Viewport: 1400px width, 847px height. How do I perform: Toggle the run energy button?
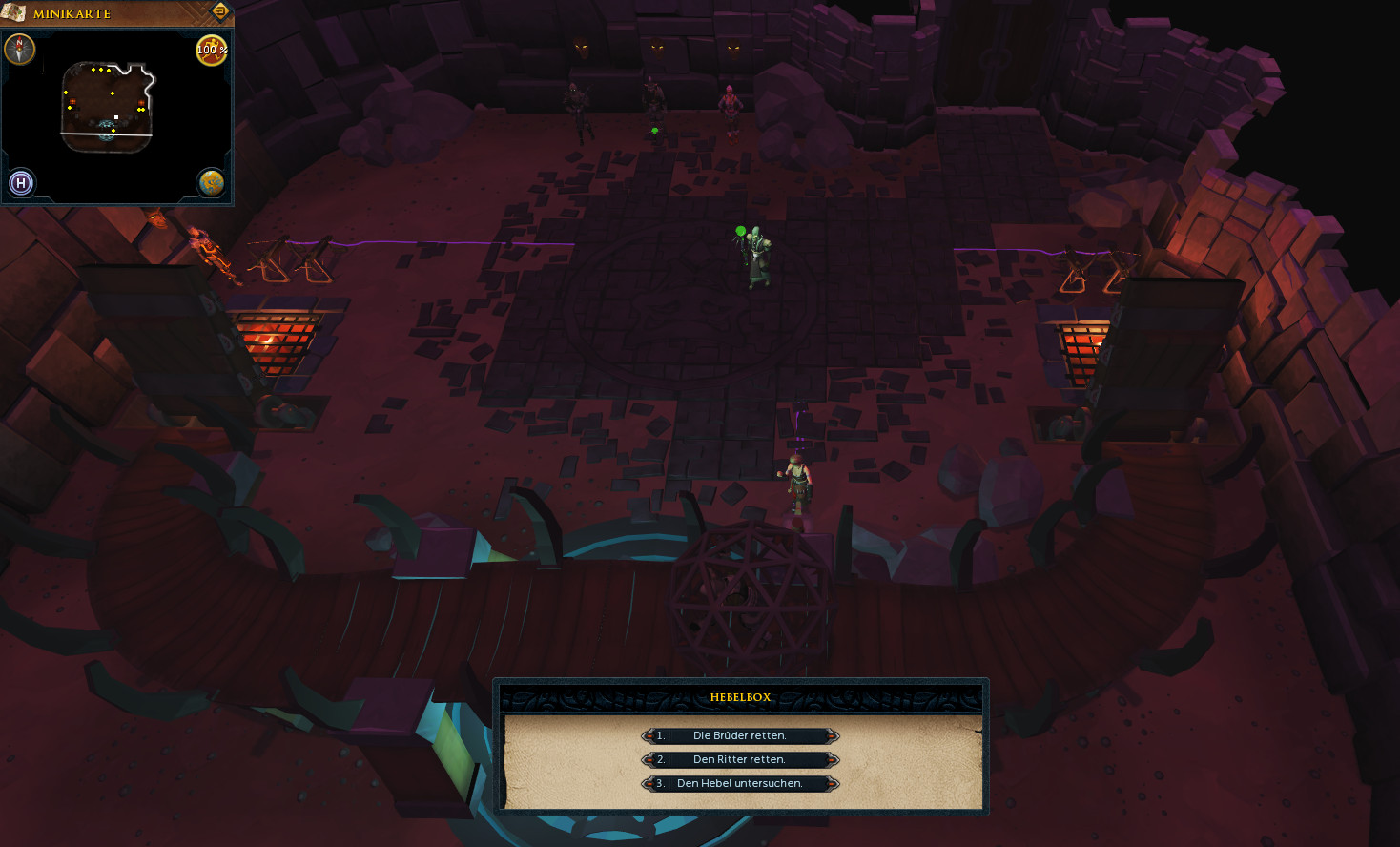click(x=211, y=51)
